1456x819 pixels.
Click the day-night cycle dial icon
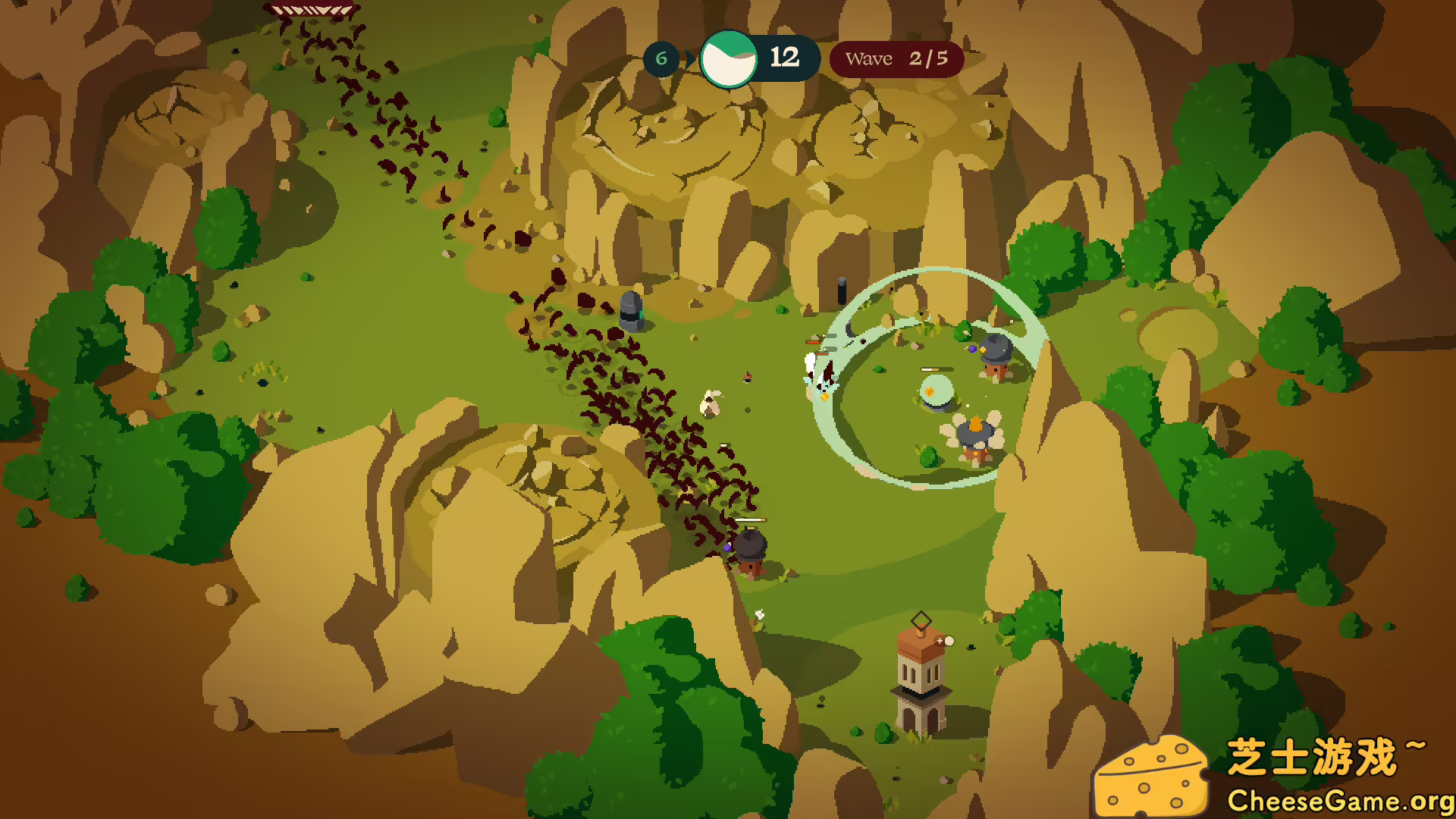click(x=728, y=59)
